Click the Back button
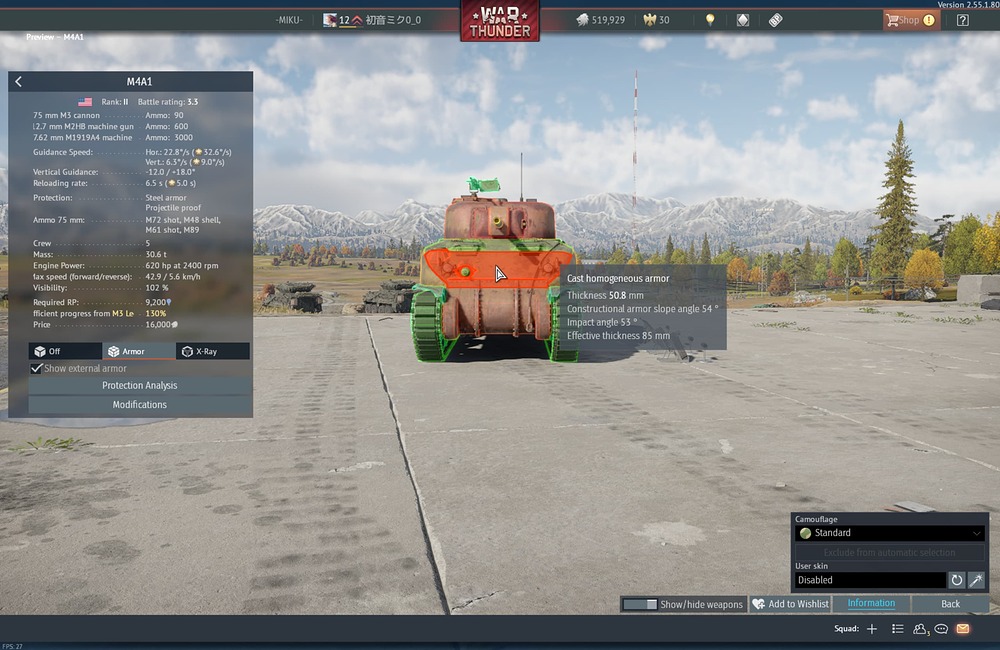The width and height of the screenshot is (1000, 650). 950,604
